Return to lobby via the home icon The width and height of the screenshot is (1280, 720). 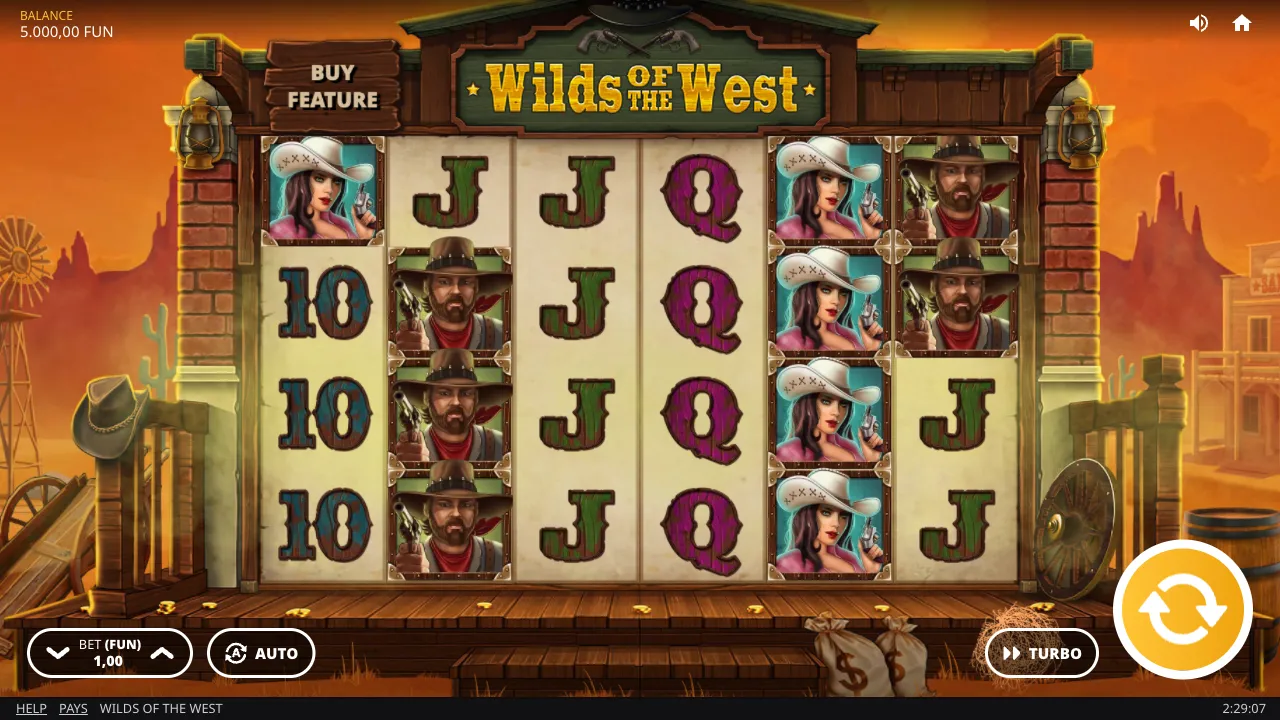(1242, 22)
